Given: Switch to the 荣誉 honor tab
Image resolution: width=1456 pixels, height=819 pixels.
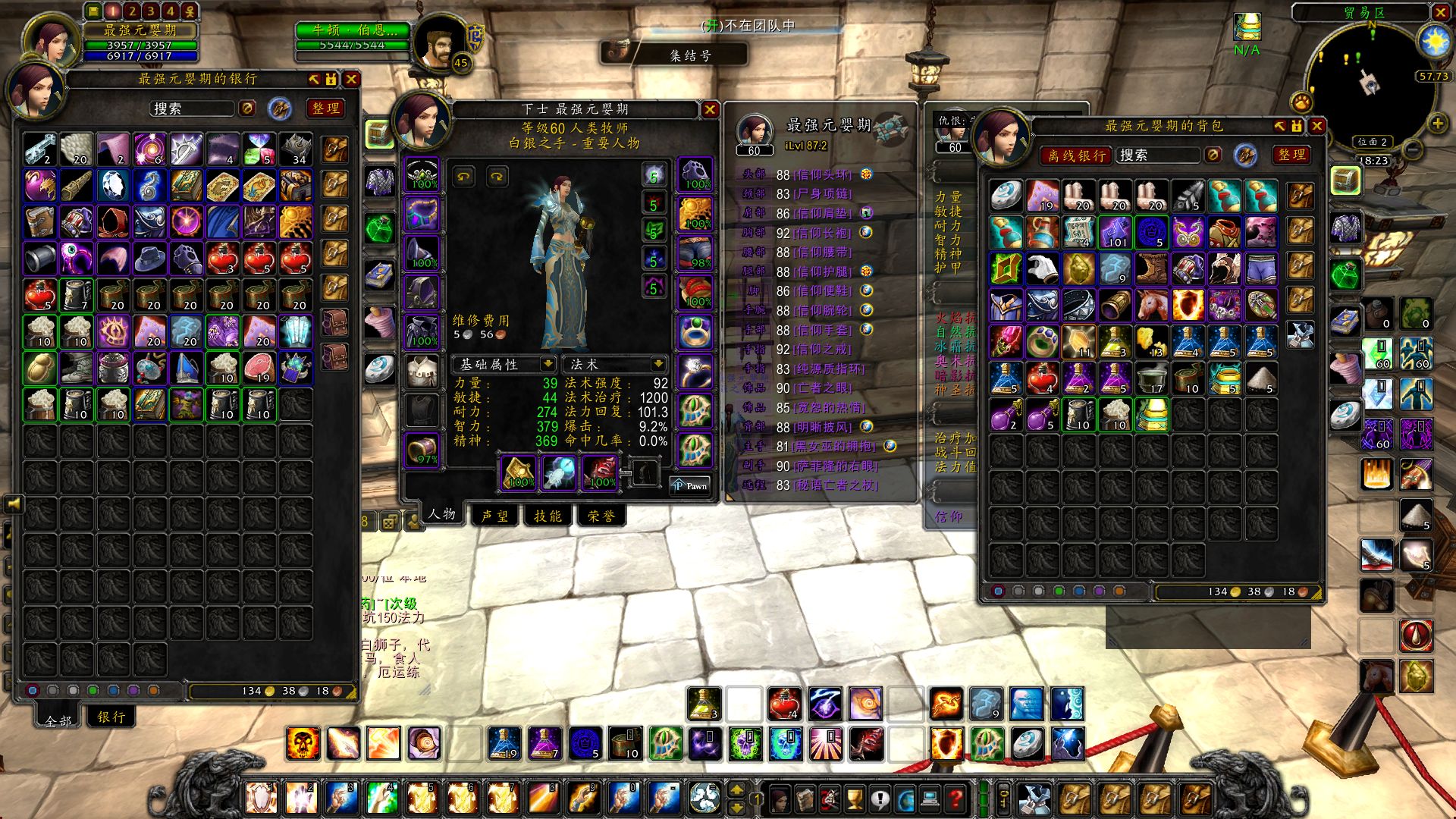Looking at the screenshot, I should [x=601, y=516].
